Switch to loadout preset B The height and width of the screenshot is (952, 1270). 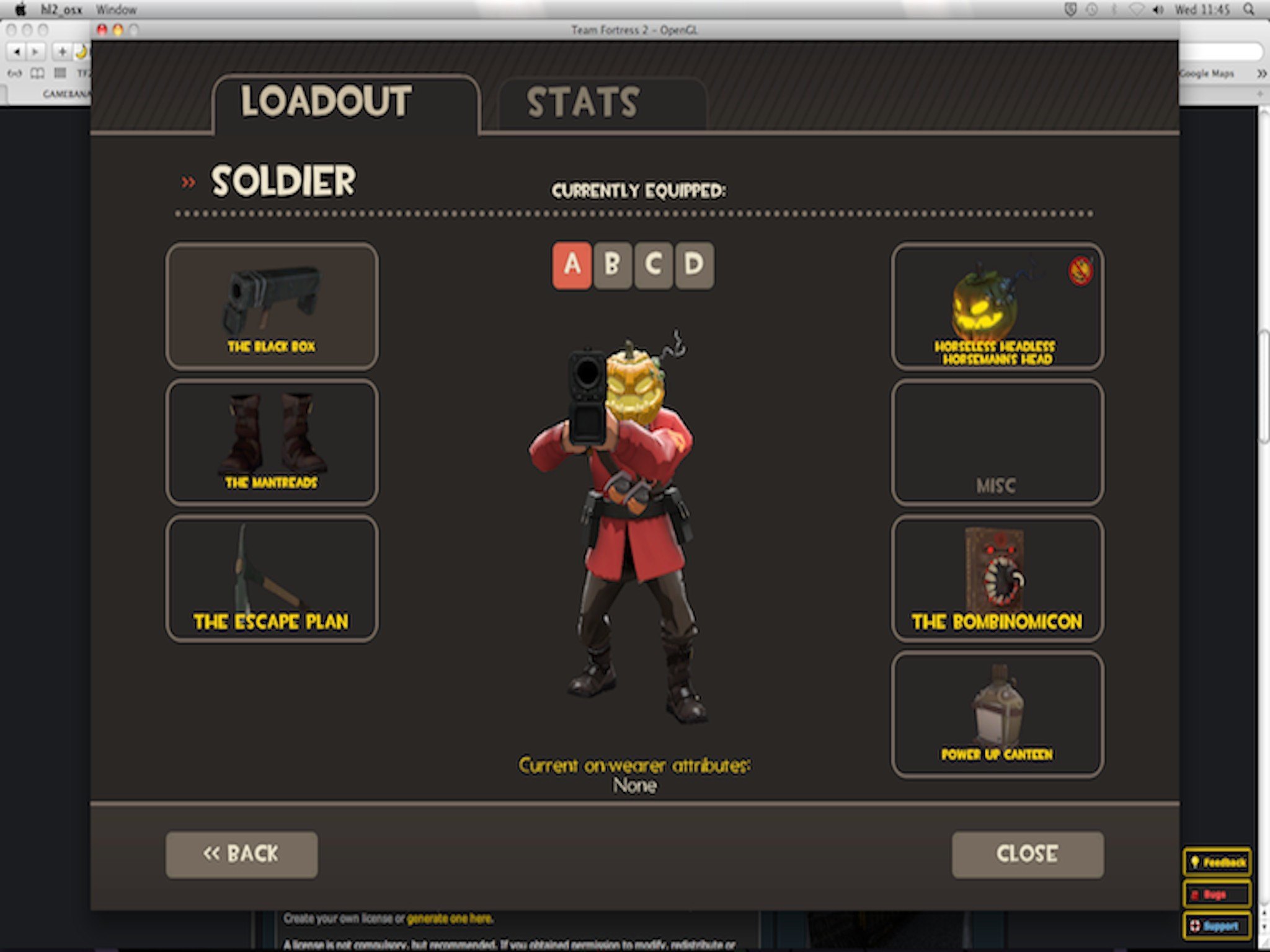[613, 265]
